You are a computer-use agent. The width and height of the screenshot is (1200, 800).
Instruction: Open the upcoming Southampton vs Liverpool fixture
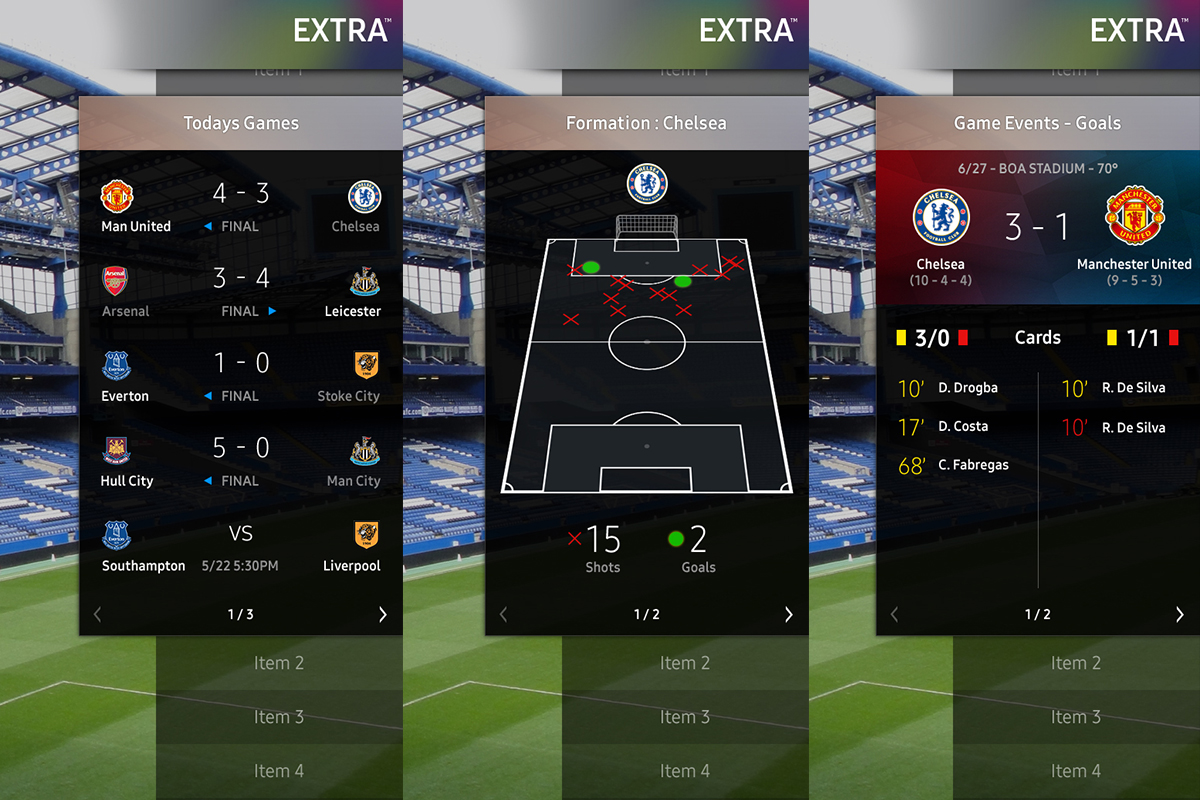tap(240, 547)
